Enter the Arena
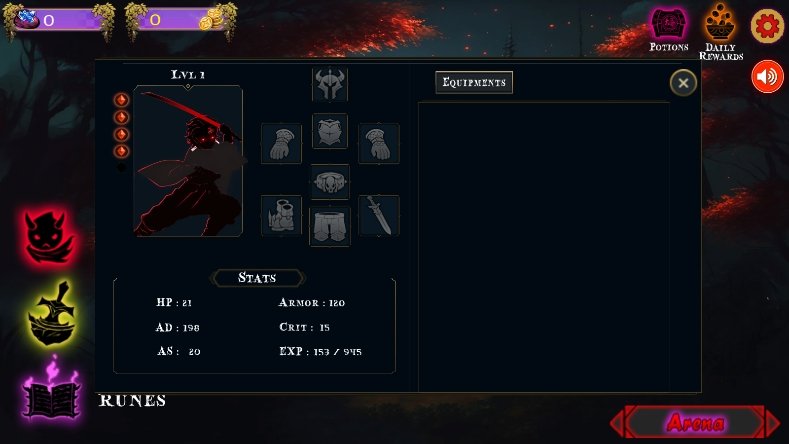The image size is (789, 444). click(695, 422)
